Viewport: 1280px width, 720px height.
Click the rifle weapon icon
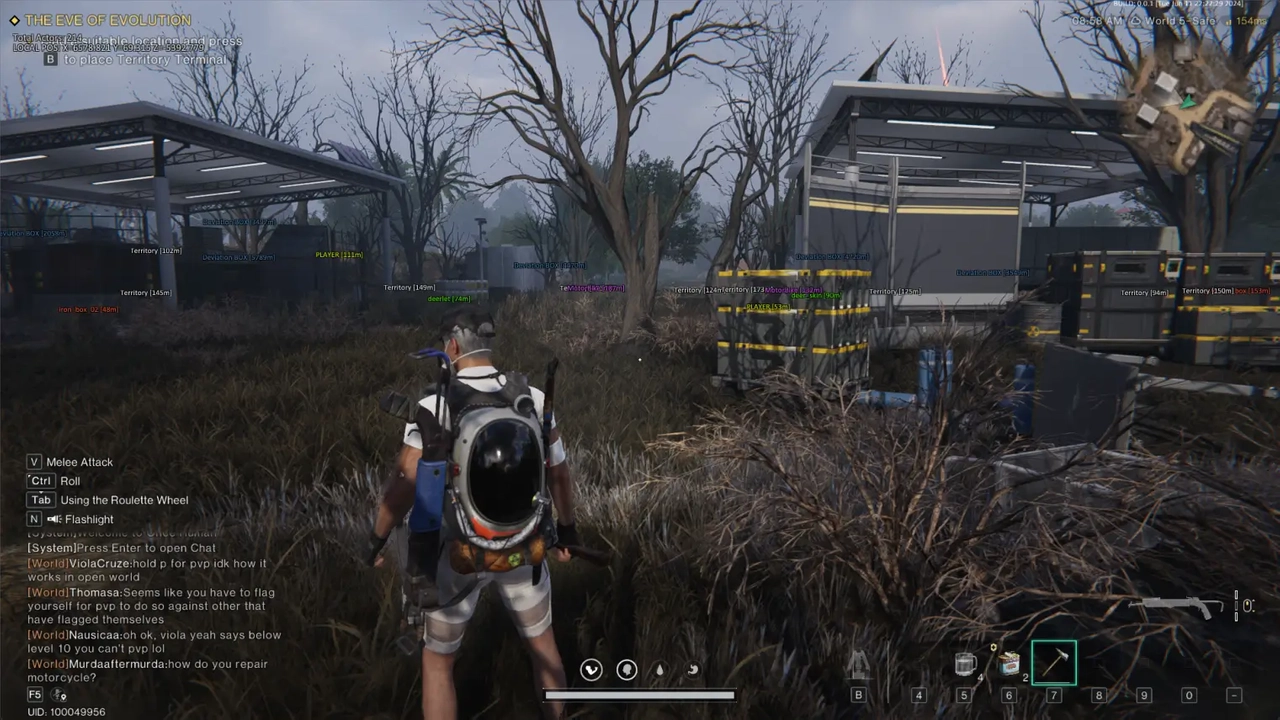click(1177, 606)
